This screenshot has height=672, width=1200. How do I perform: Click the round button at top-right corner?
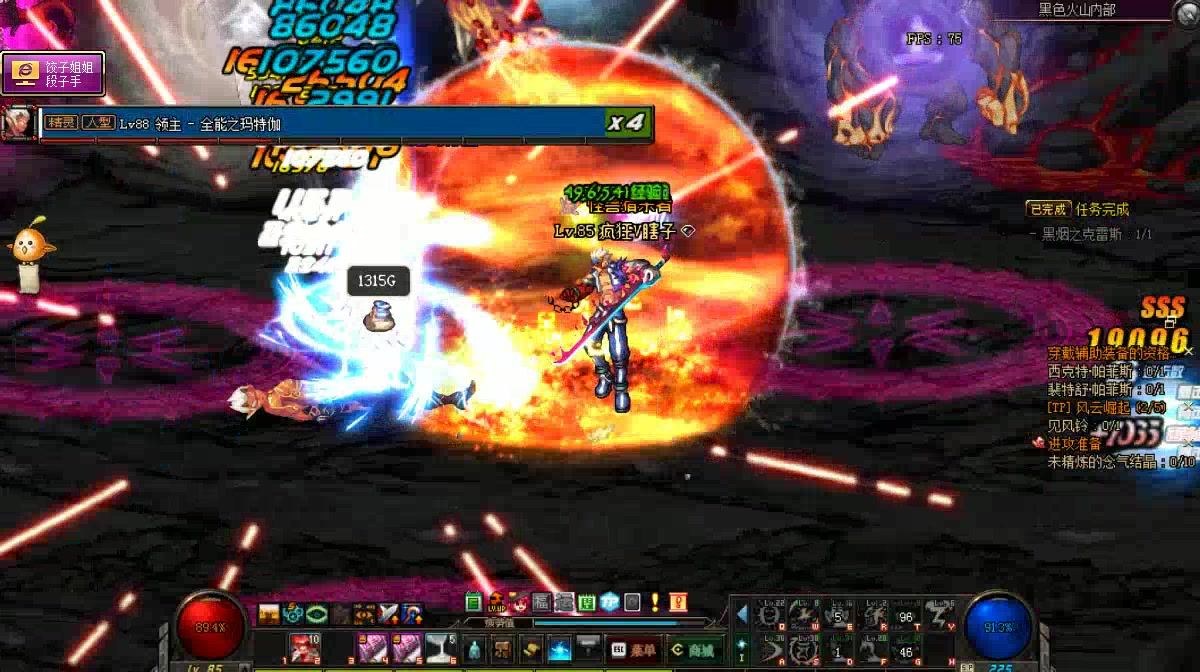coord(1185,10)
